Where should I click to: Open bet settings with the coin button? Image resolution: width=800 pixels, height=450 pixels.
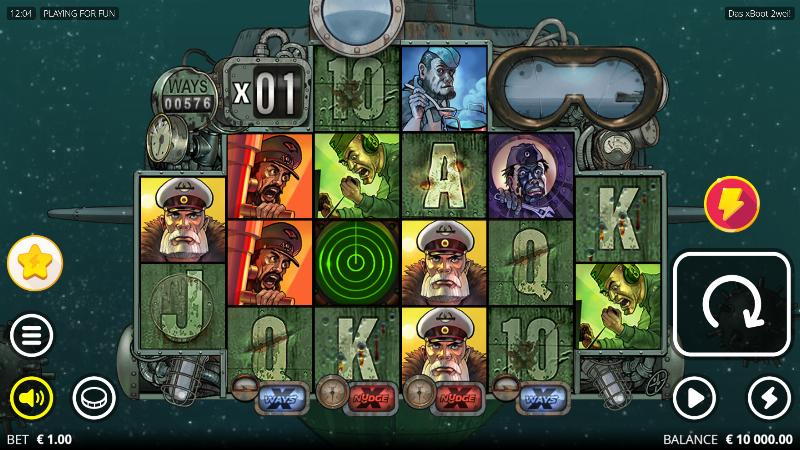(93, 399)
